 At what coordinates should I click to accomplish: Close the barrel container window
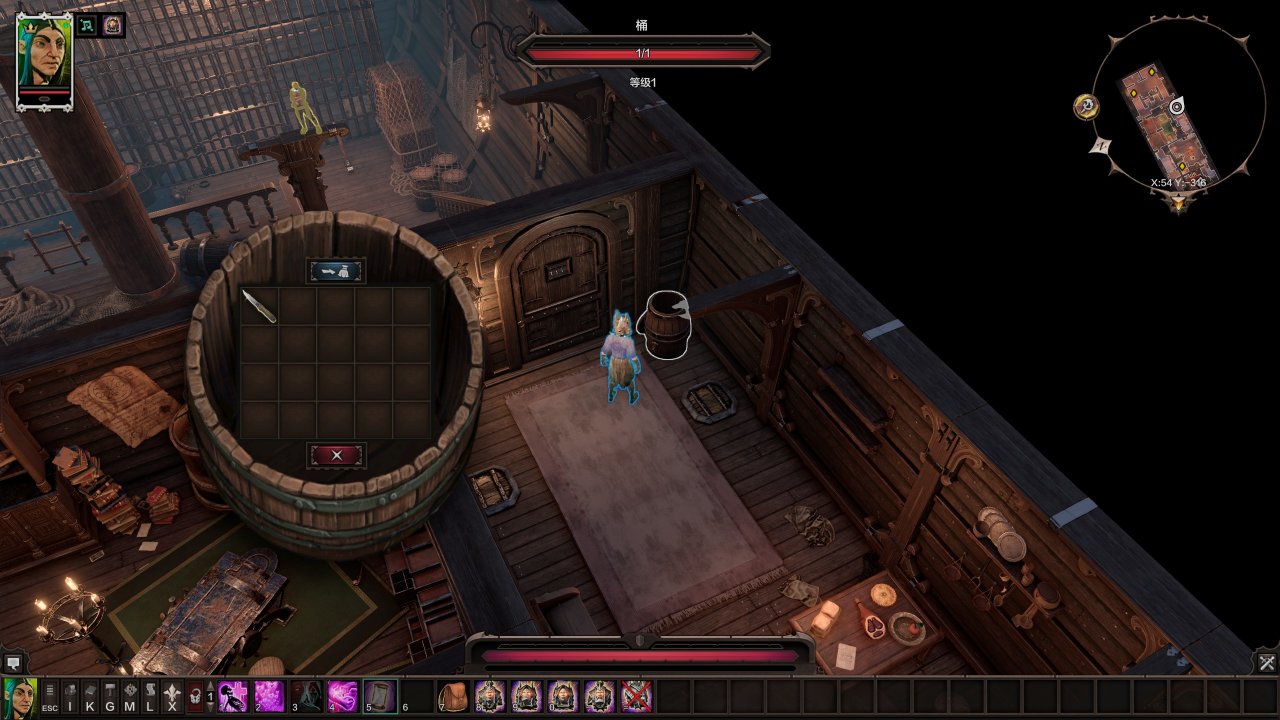click(336, 455)
